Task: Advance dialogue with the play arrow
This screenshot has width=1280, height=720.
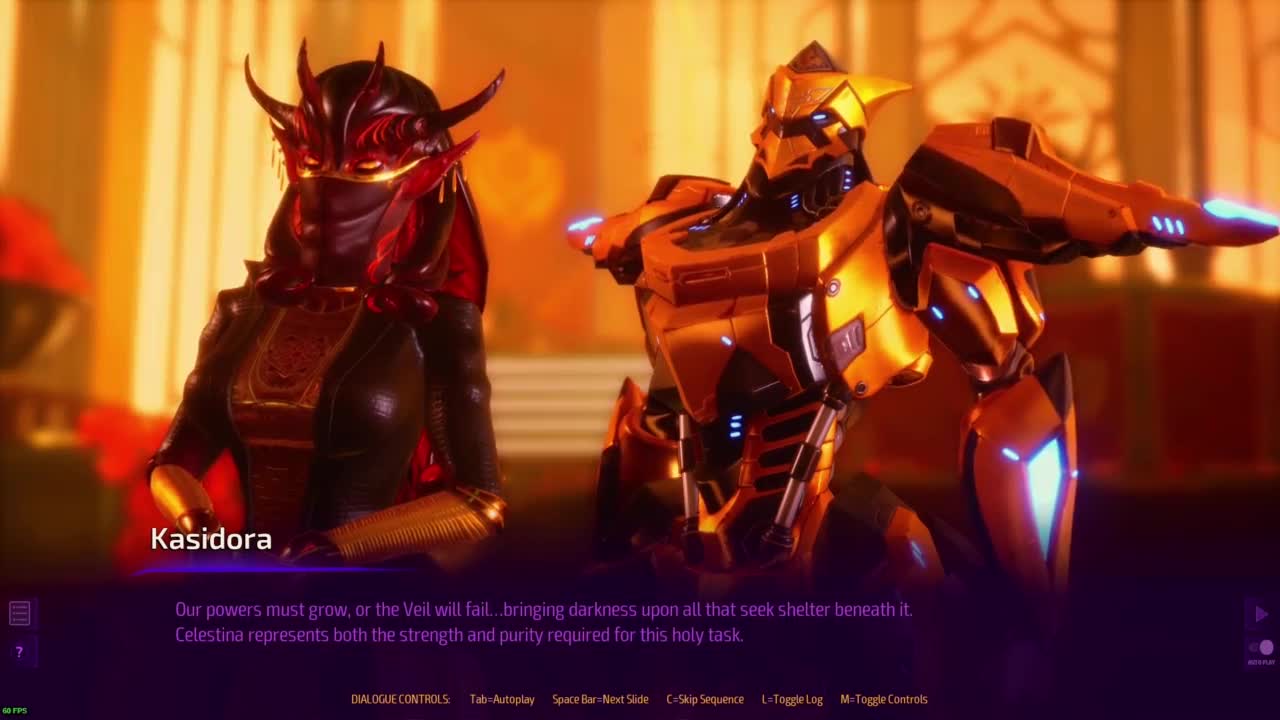Action: coord(1261,614)
